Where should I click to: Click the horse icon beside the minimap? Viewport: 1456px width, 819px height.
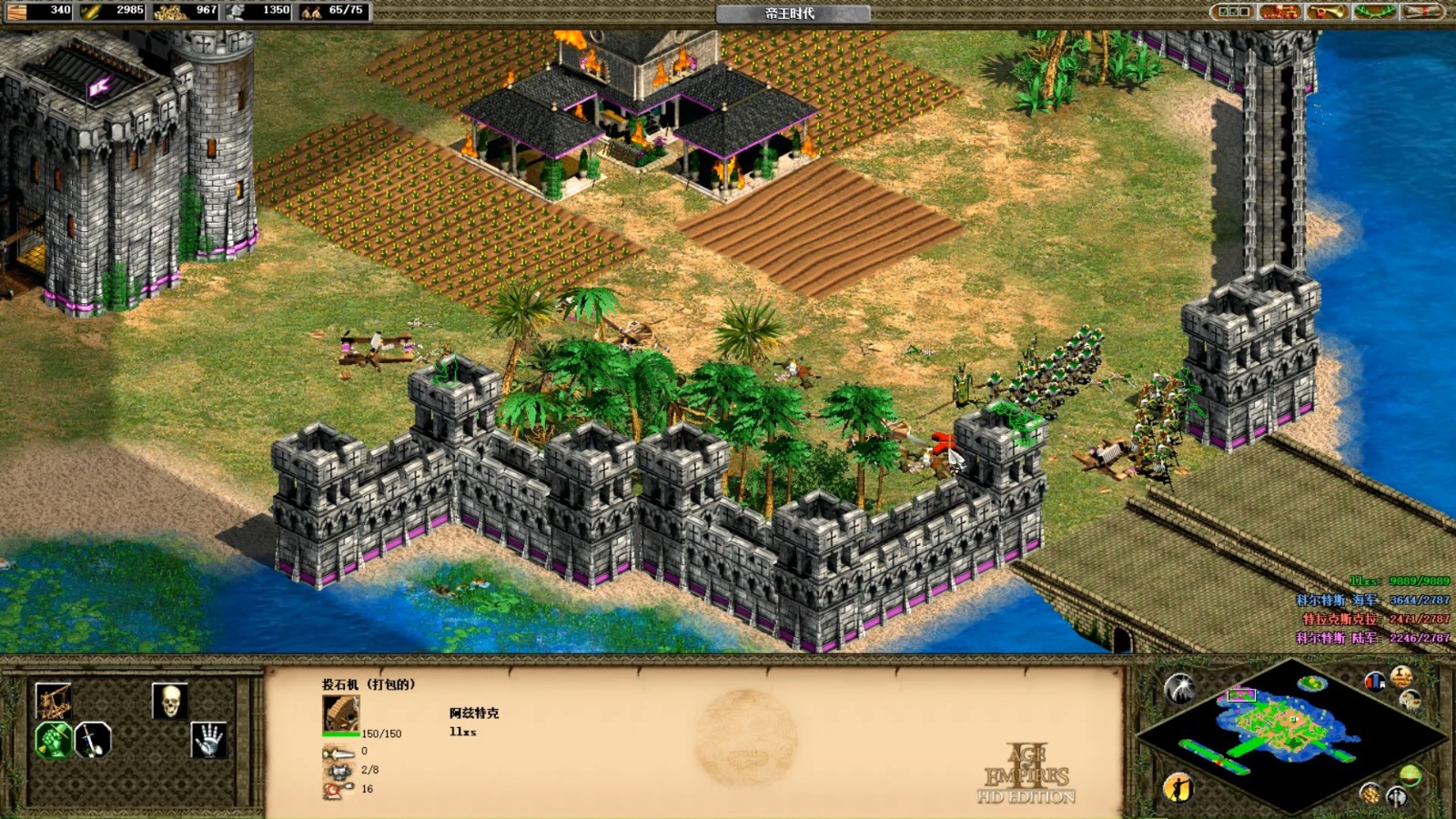(x=1410, y=699)
